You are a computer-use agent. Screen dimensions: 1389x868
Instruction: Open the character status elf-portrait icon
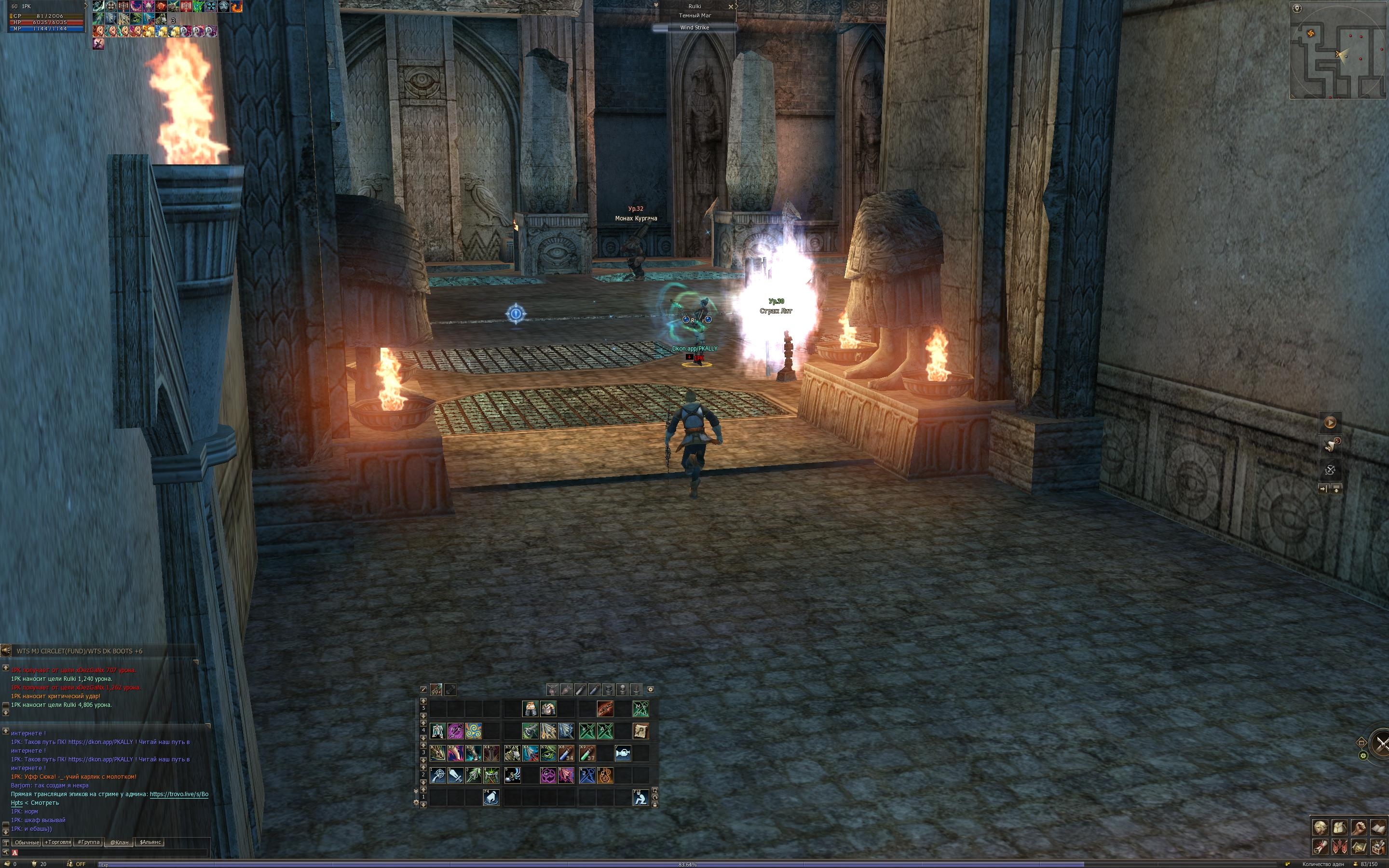[1320, 827]
